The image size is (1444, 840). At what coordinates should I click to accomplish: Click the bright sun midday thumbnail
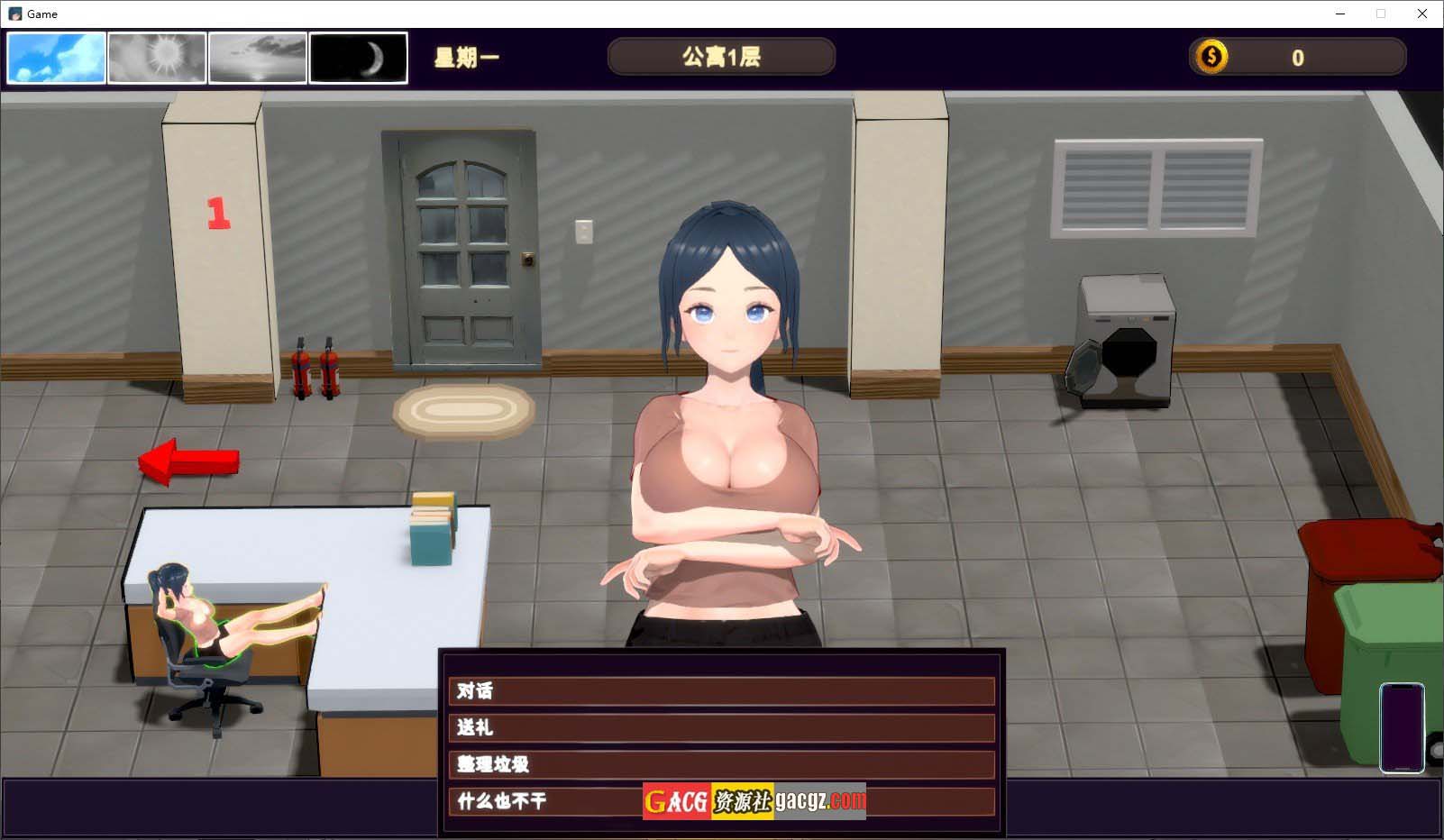[157, 59]
